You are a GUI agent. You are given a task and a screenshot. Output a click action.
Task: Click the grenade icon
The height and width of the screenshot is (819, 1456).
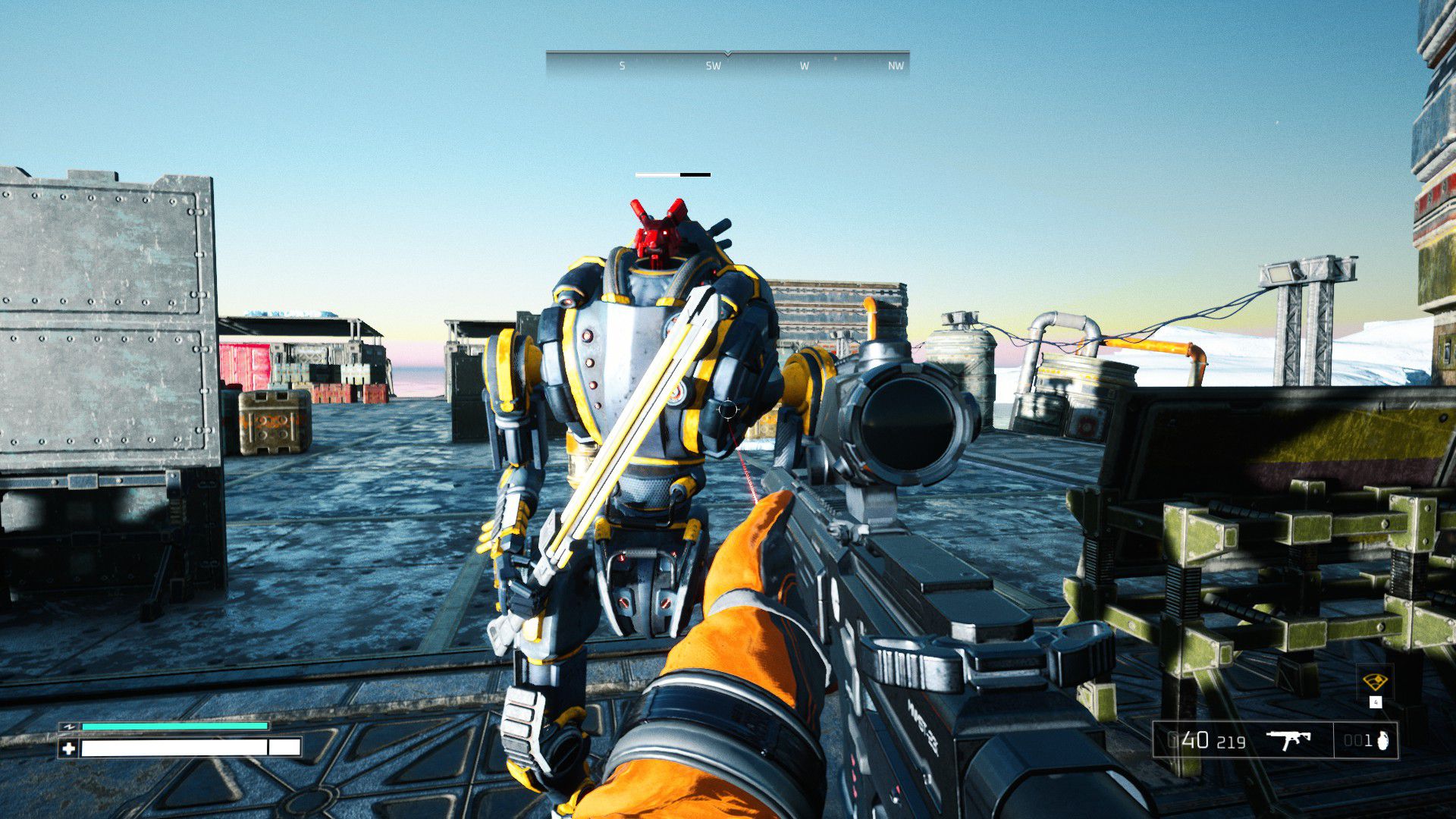(1382, 741)
